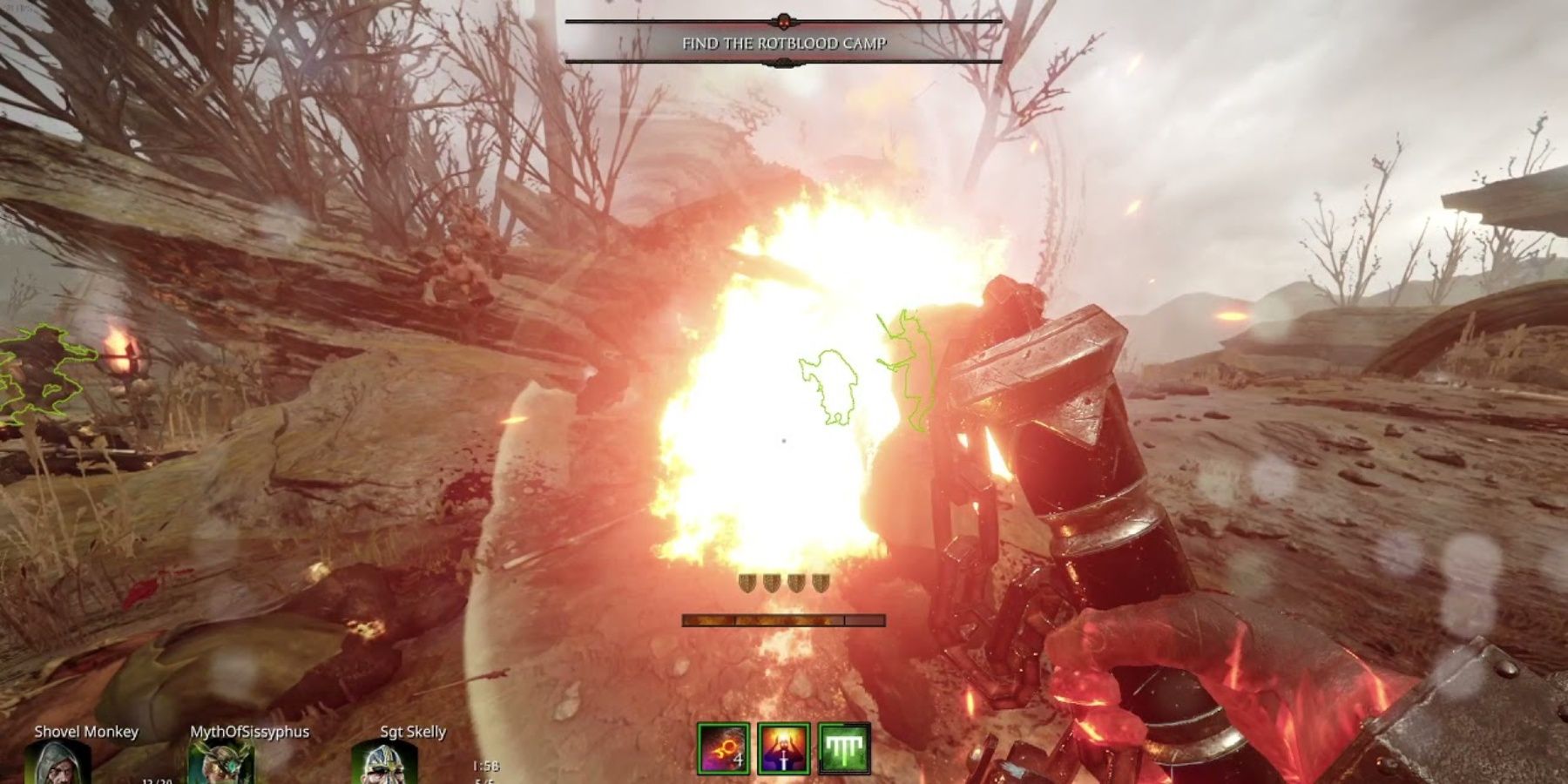Click the reload progress bar under the ammo icons
The height and width of the screenshot is (784, 1568).
point(780,620)
